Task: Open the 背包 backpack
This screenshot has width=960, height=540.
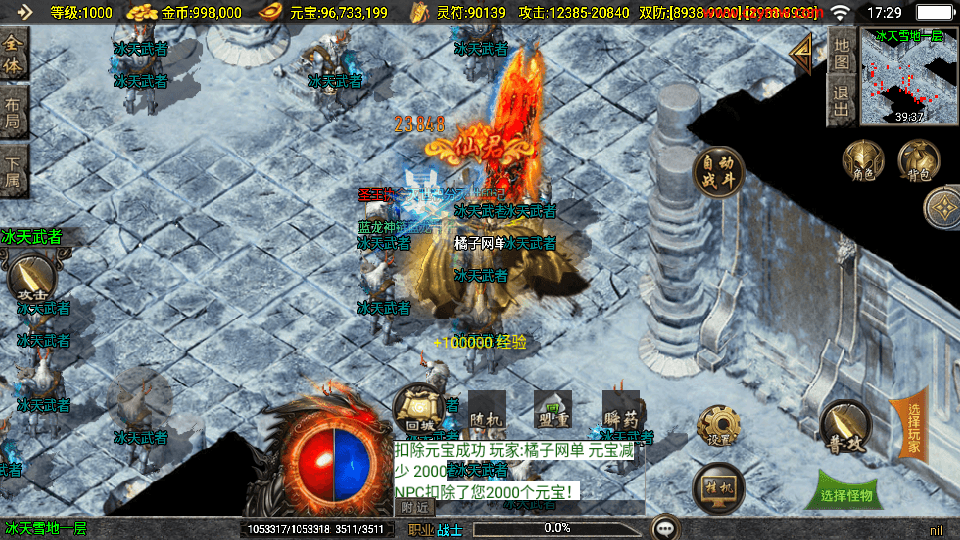Action: click(918, 162)
